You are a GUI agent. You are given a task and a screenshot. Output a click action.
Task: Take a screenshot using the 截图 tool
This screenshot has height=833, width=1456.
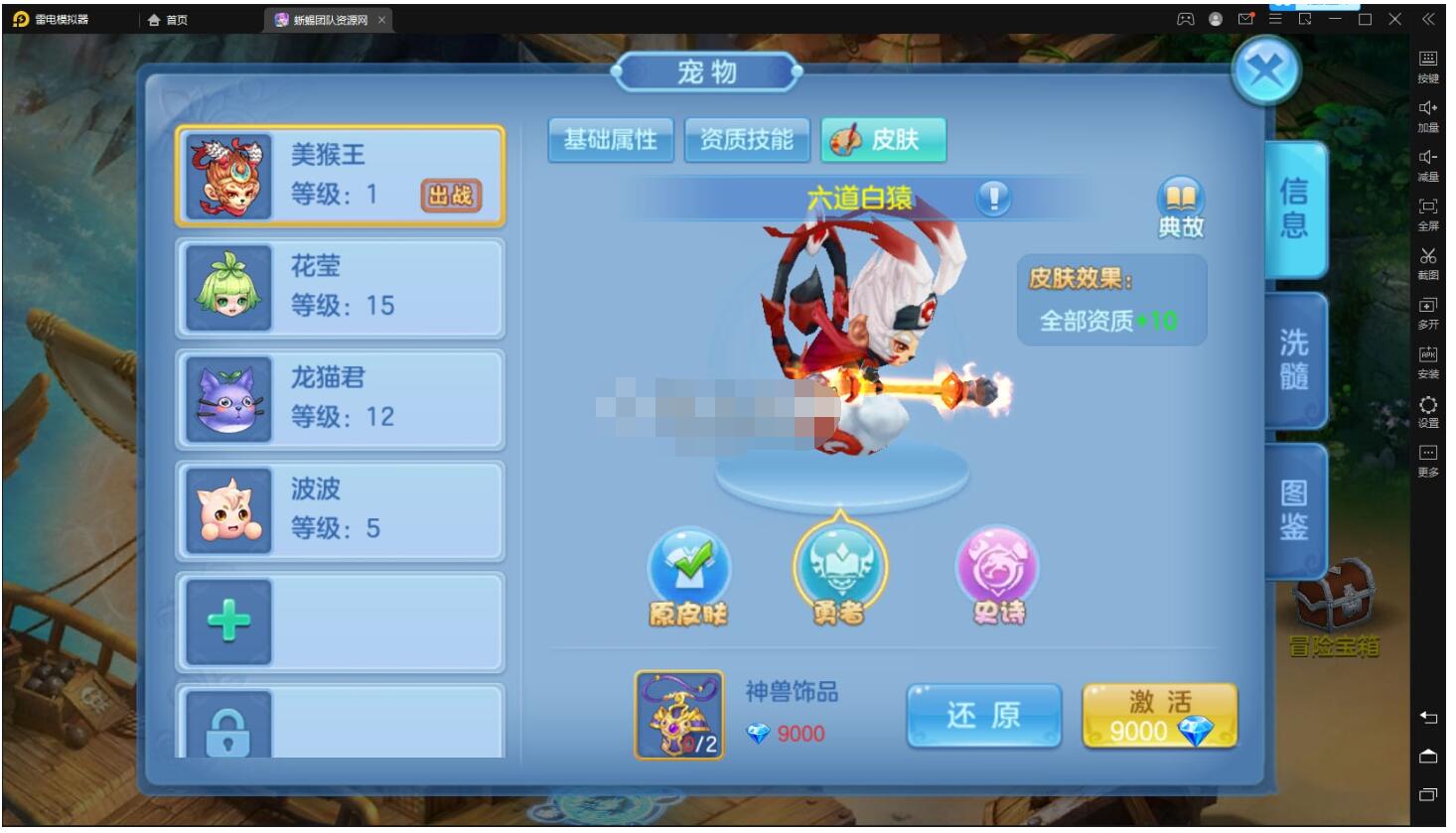[x=1427, y=260]
